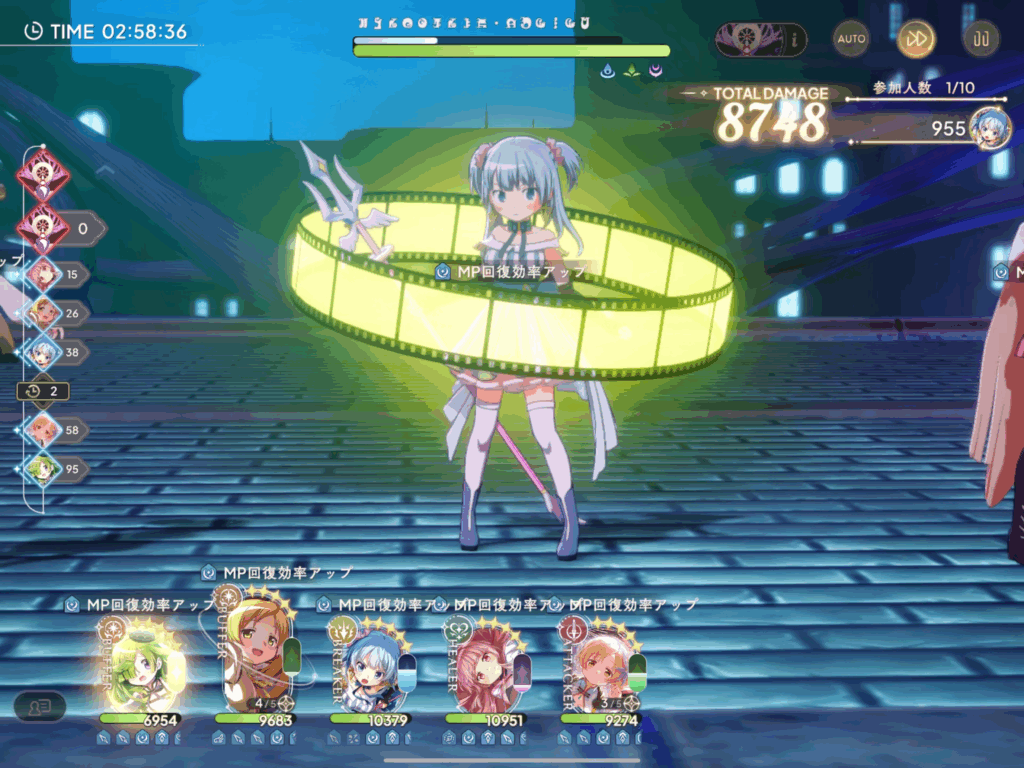Click the participant avatar showing 955 damage

(x=988, y=128)
